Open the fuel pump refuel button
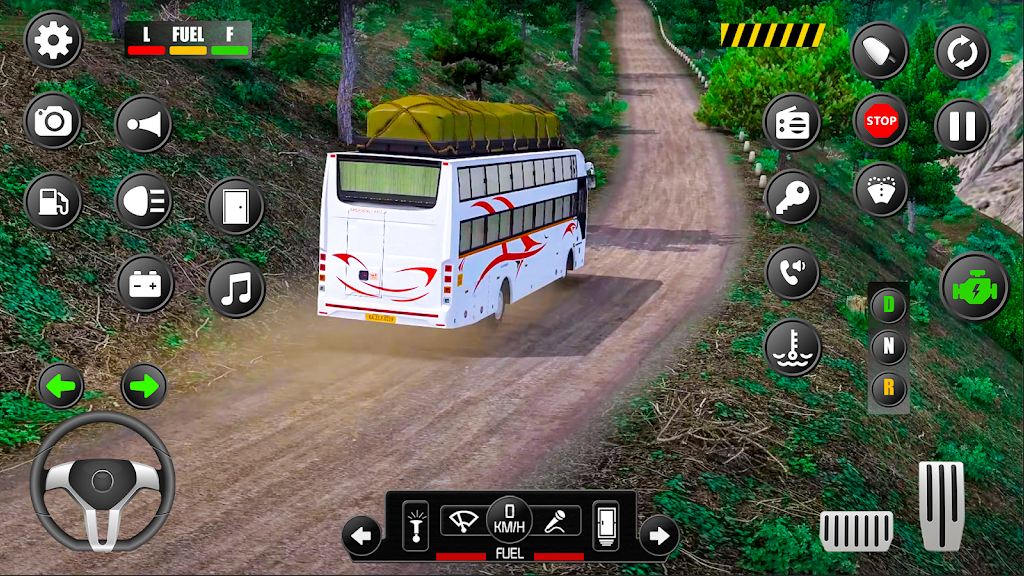The image size is (1024, 576). (x=52, y=200)
